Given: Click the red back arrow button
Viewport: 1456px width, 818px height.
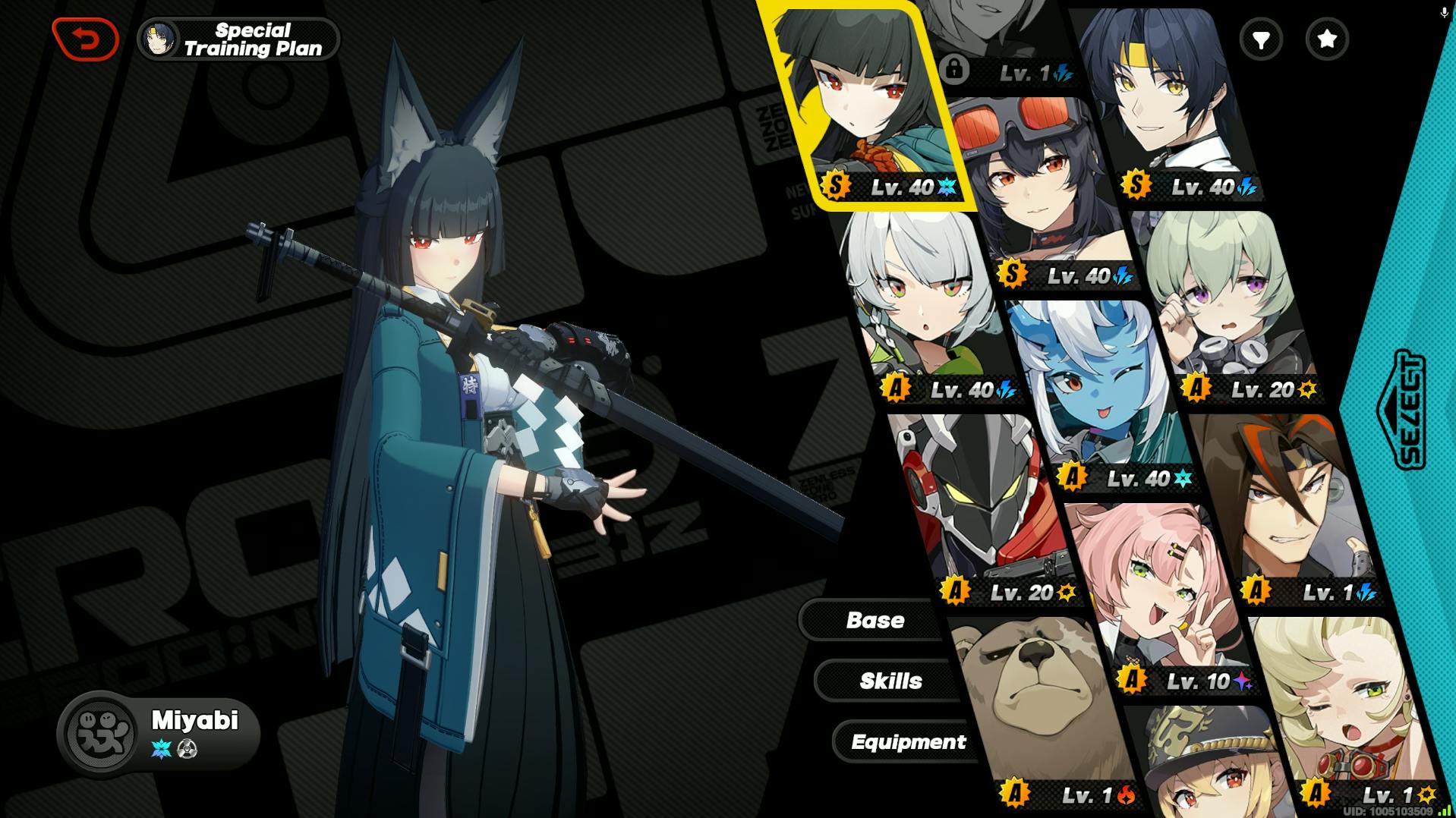Looking at the screenshot, I should tap(86, 39).
